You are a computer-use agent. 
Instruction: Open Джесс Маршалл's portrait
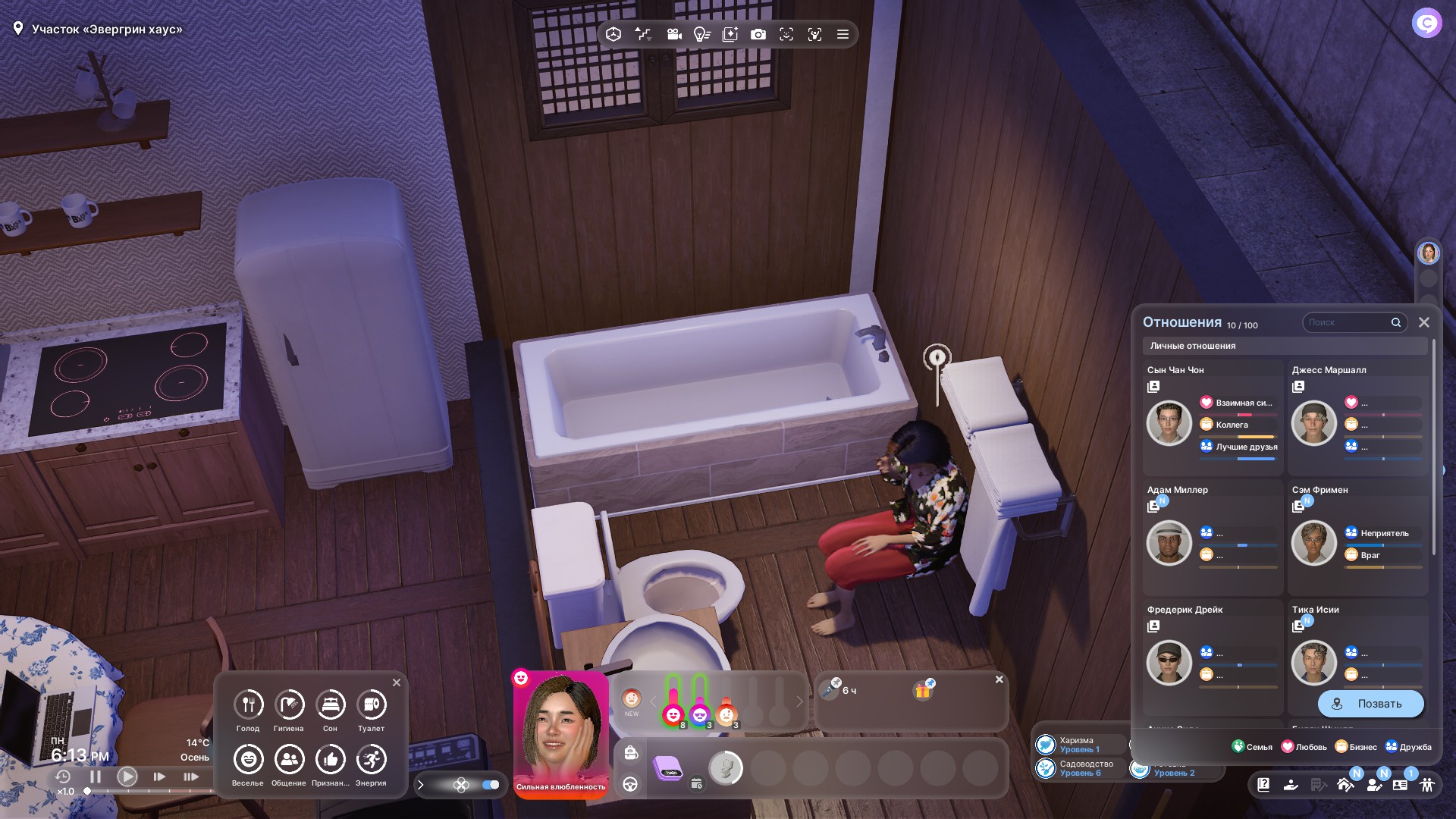point(1313,423)
